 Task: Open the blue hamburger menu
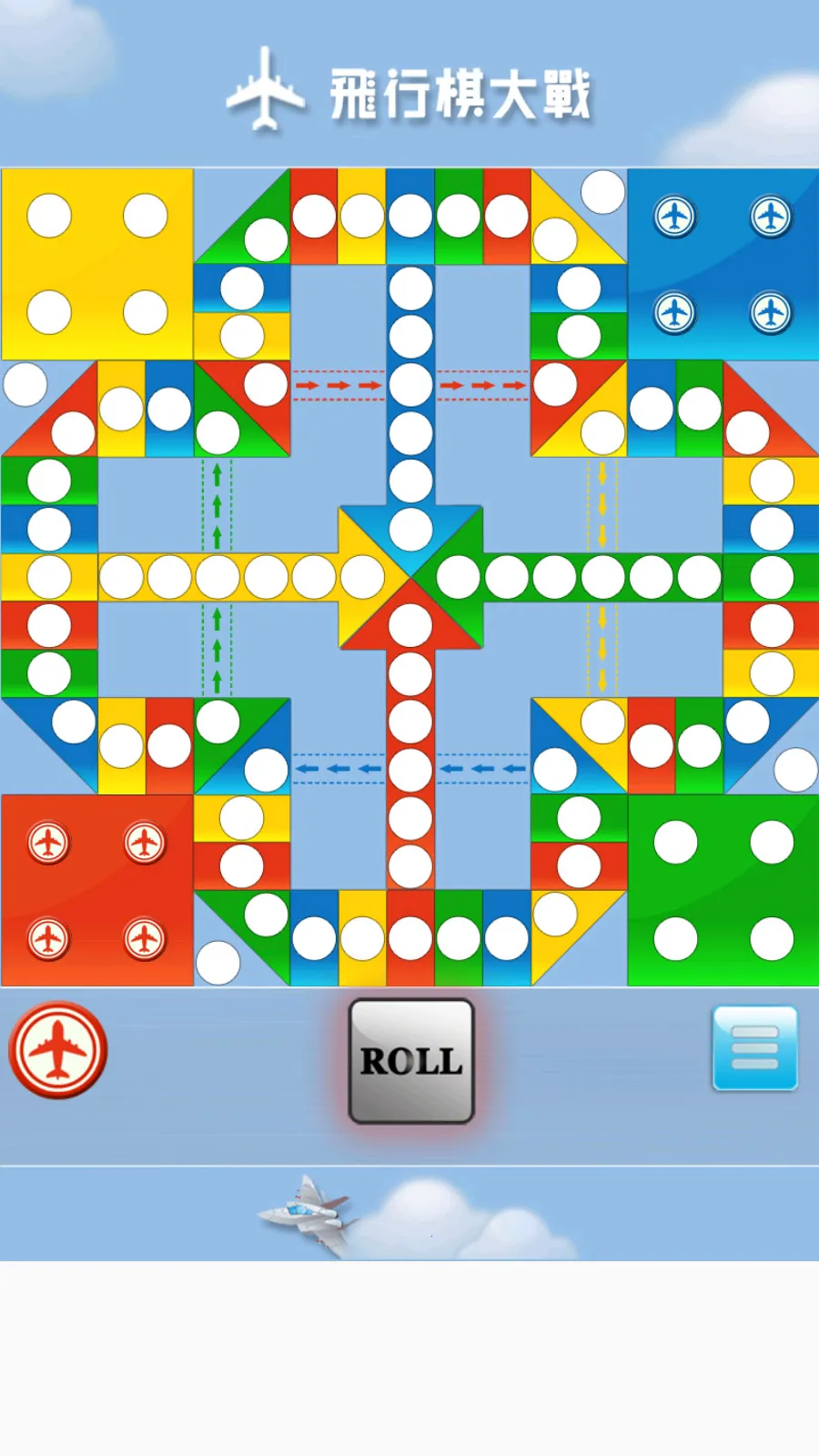coord(754,1047)
